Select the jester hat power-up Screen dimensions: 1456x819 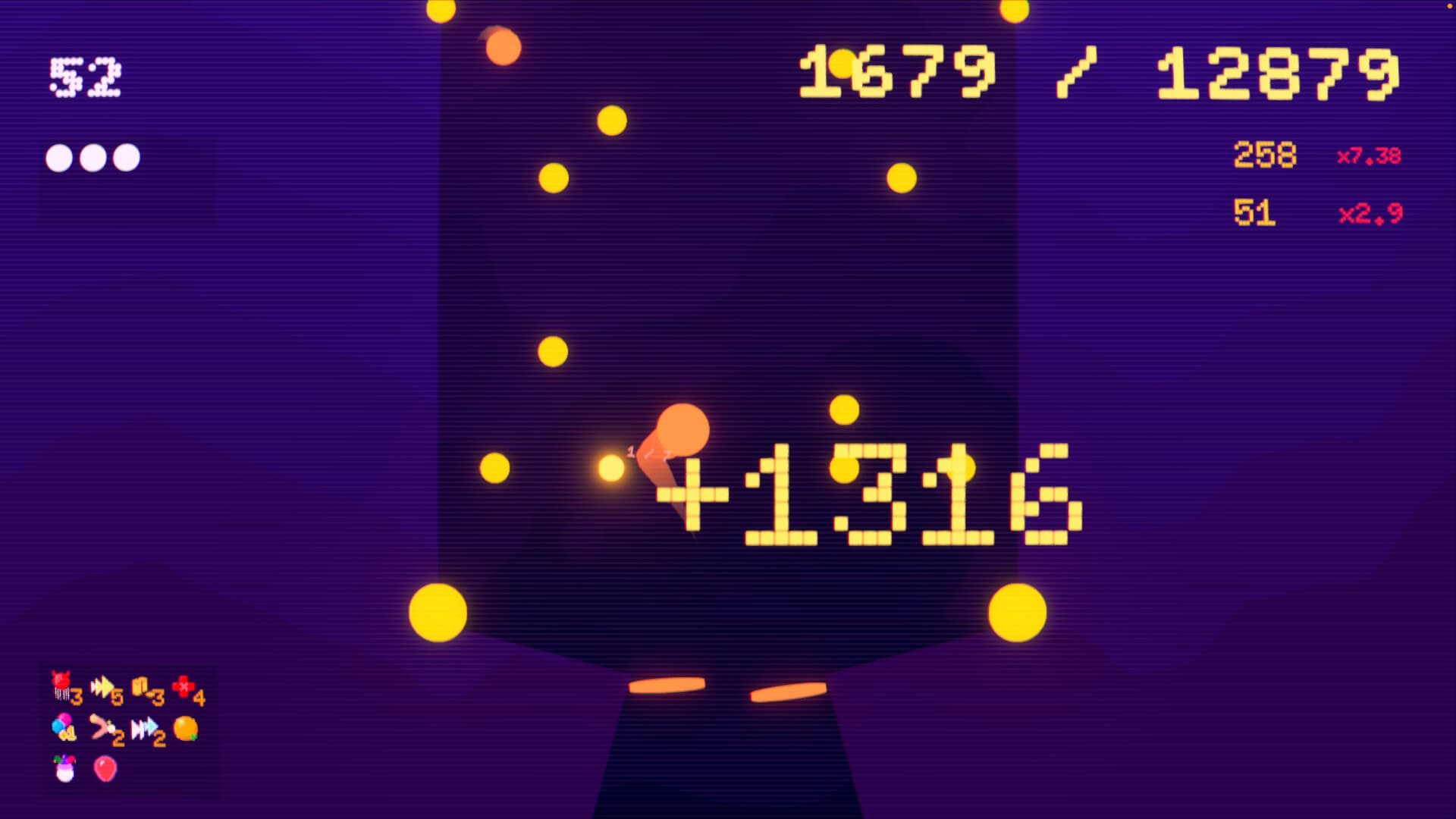(x=64, y=767)
